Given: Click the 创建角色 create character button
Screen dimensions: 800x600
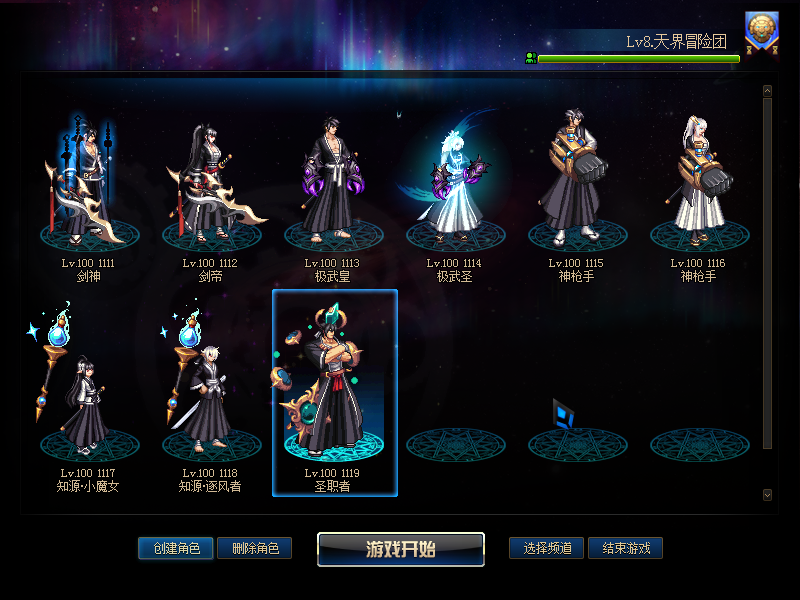Looking at the screenshot, I should point(176,548).
